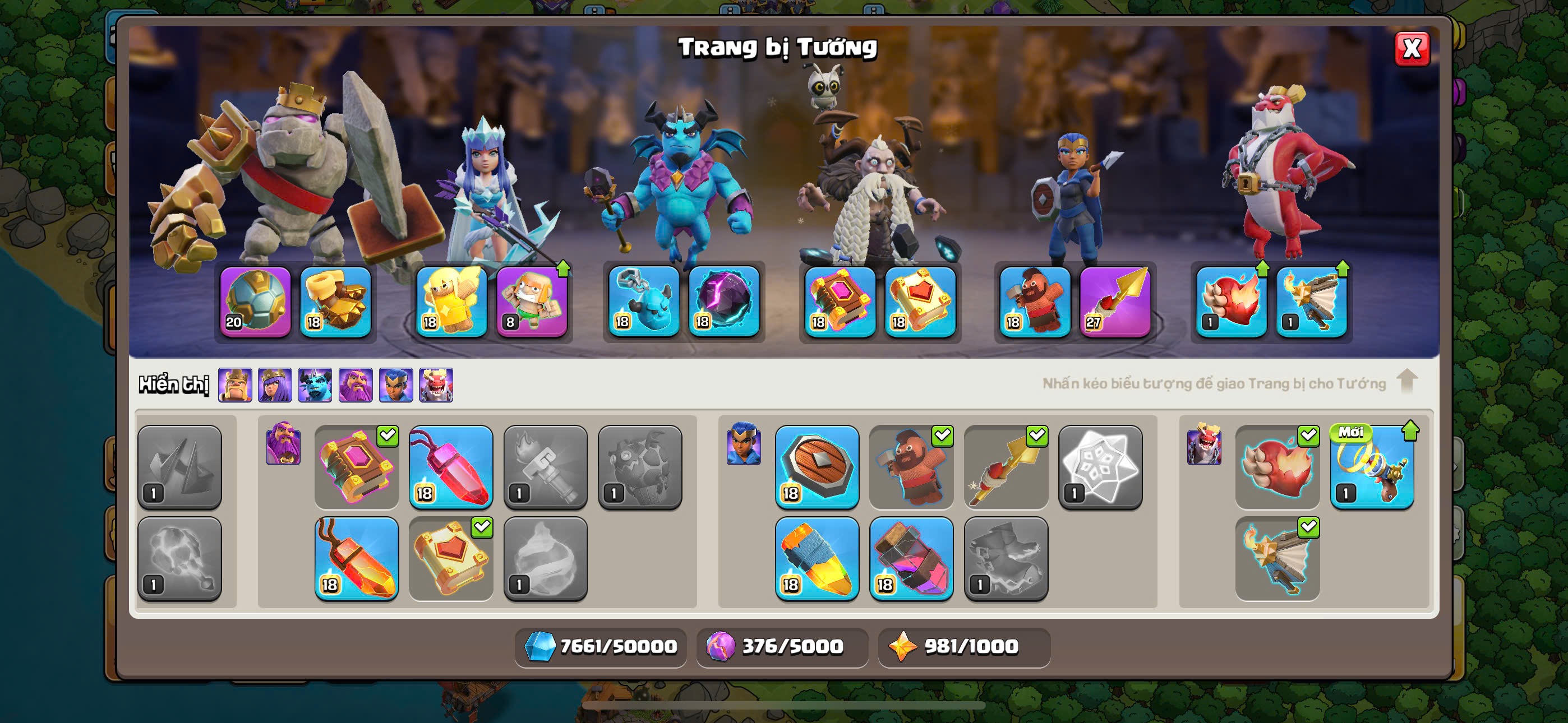Close the Hero Equipment window
Screen dimensions: 1568x723
1411,49
